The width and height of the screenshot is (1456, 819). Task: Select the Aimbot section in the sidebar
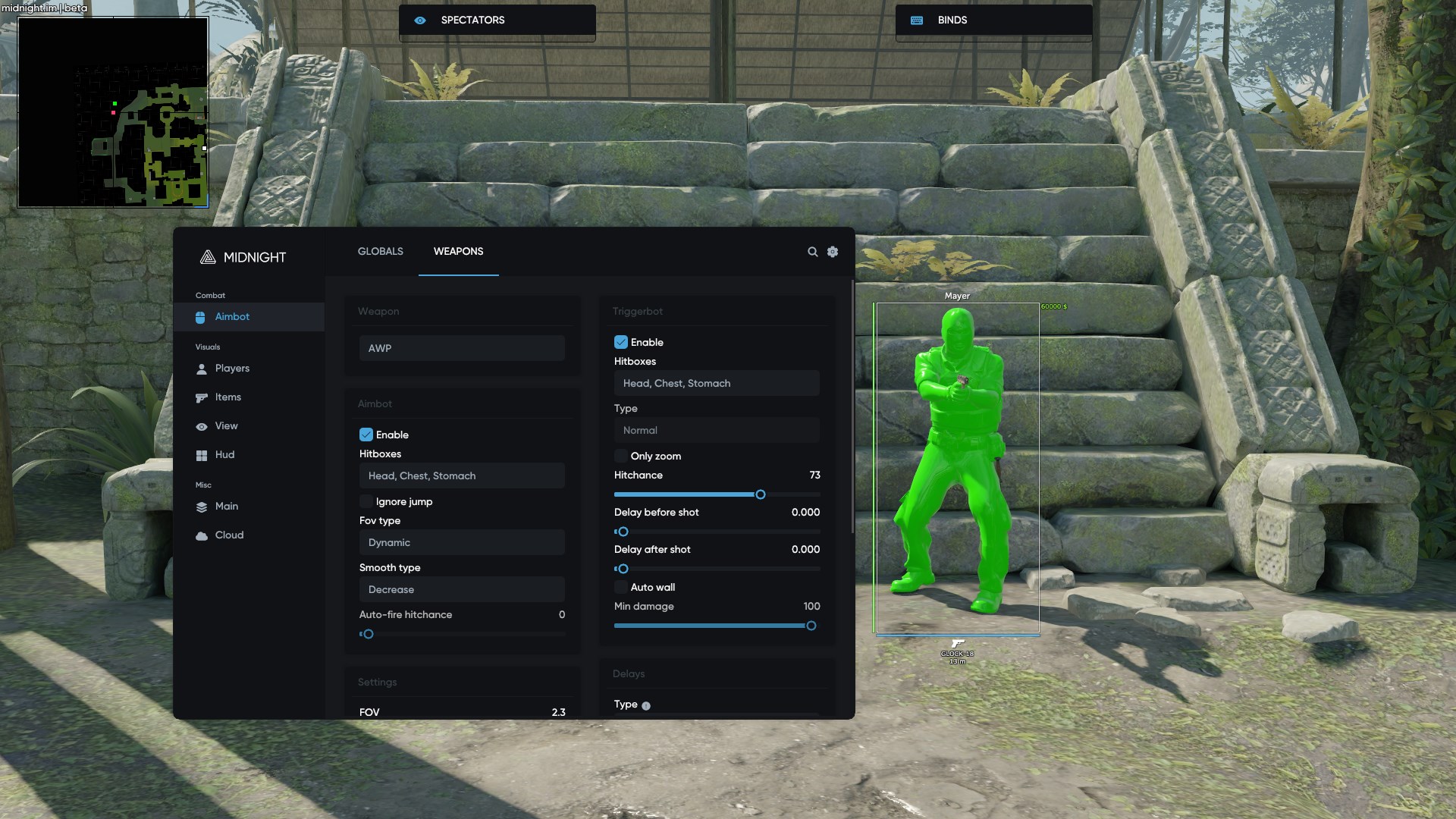[232, 317]
